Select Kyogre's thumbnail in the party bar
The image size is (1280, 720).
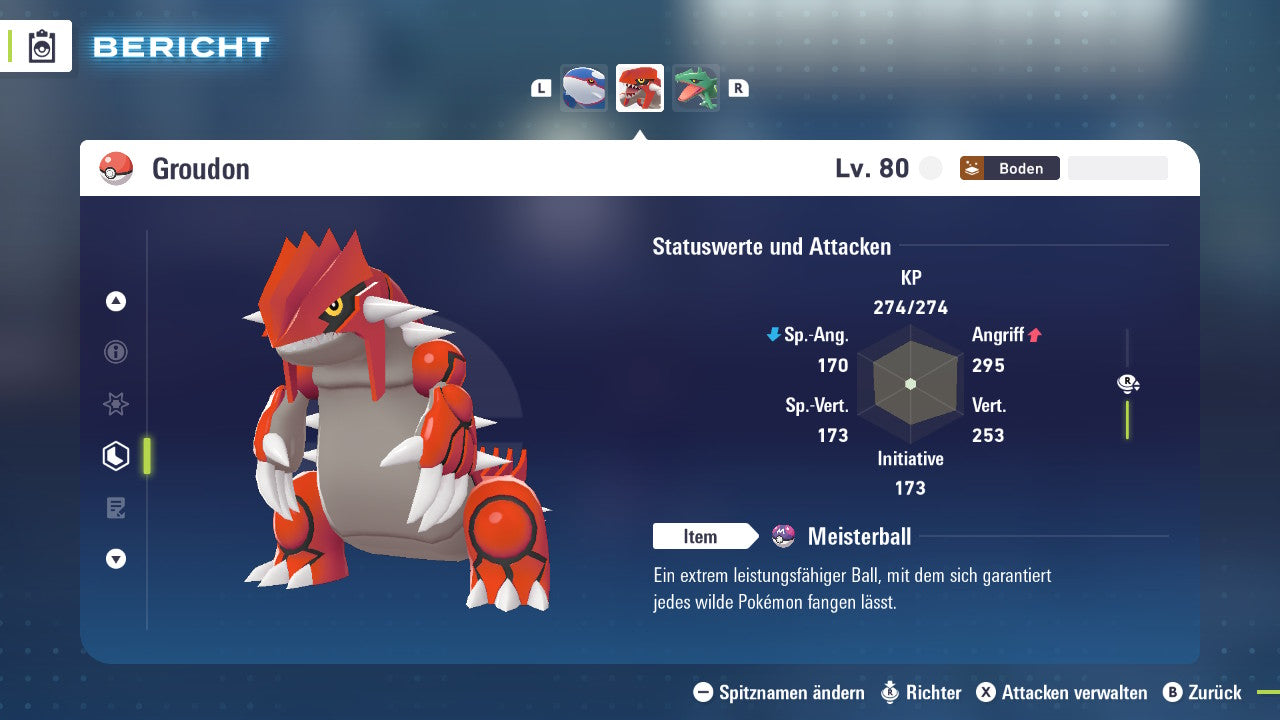tap(584, 87)
